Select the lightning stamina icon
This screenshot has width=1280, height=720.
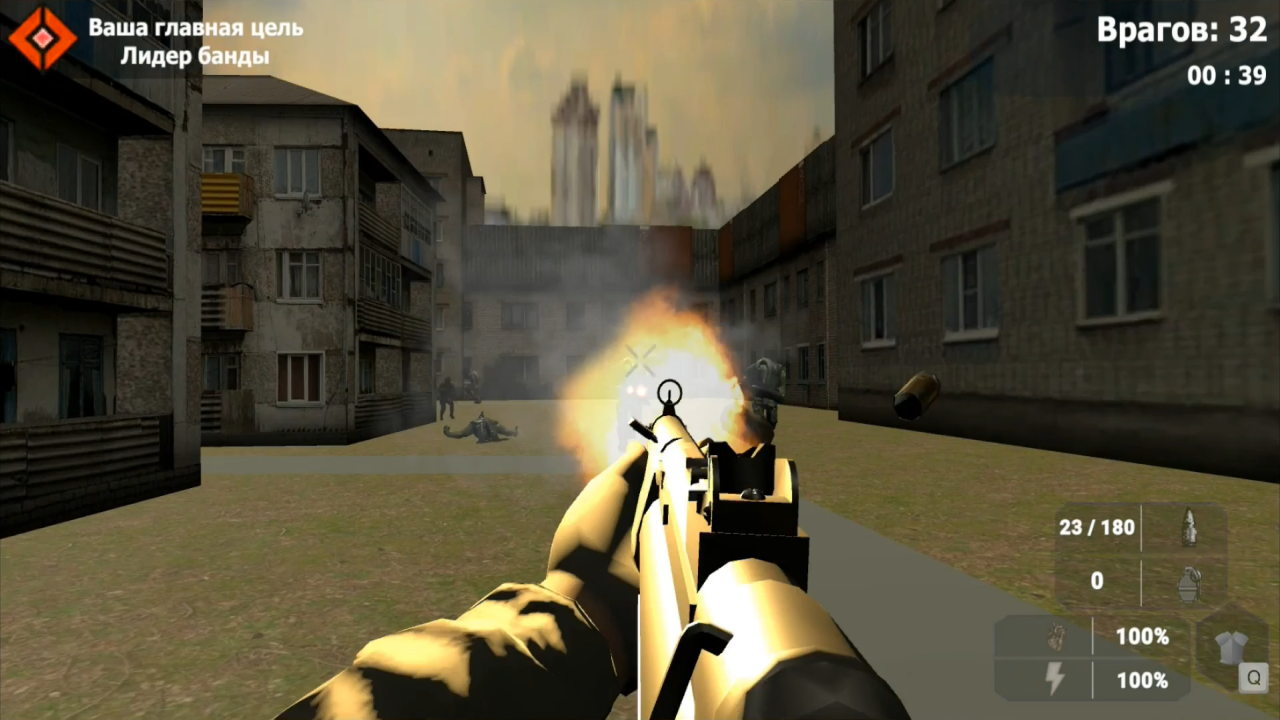[x=1054, y=678]
